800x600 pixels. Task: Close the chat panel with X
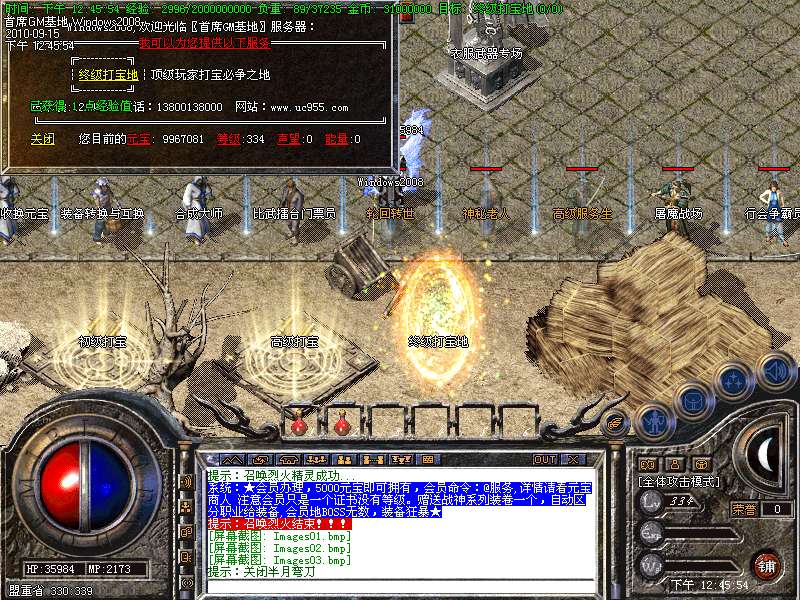coord(573,459)
